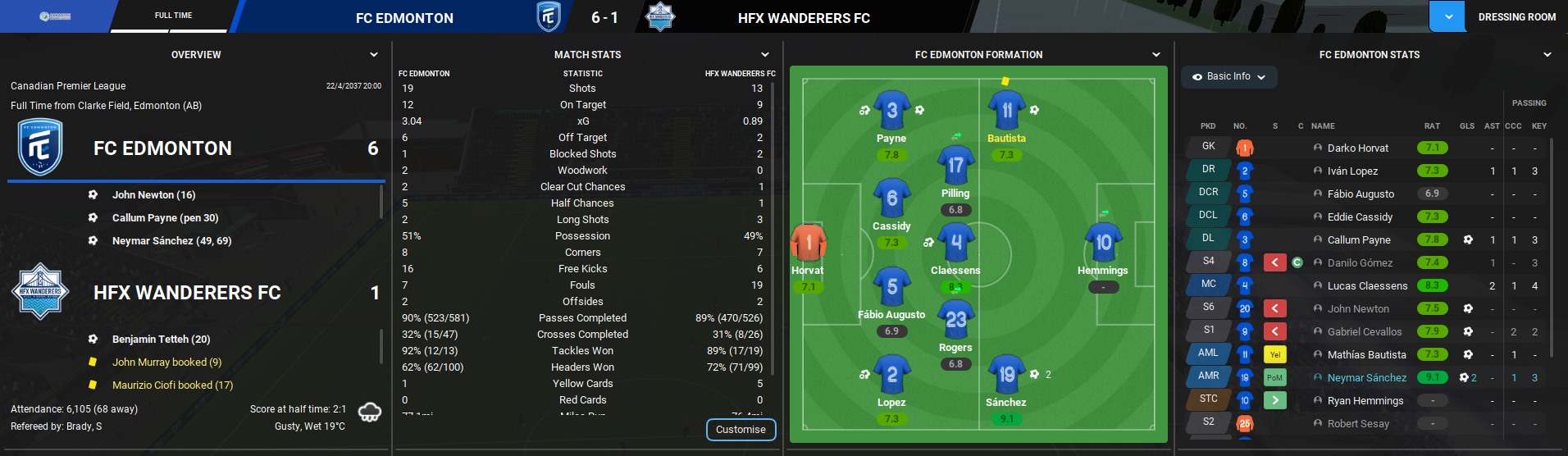Open the Basic Info view dropdown
Screen dimensions: 1568x456
[x=1228, y=76]
